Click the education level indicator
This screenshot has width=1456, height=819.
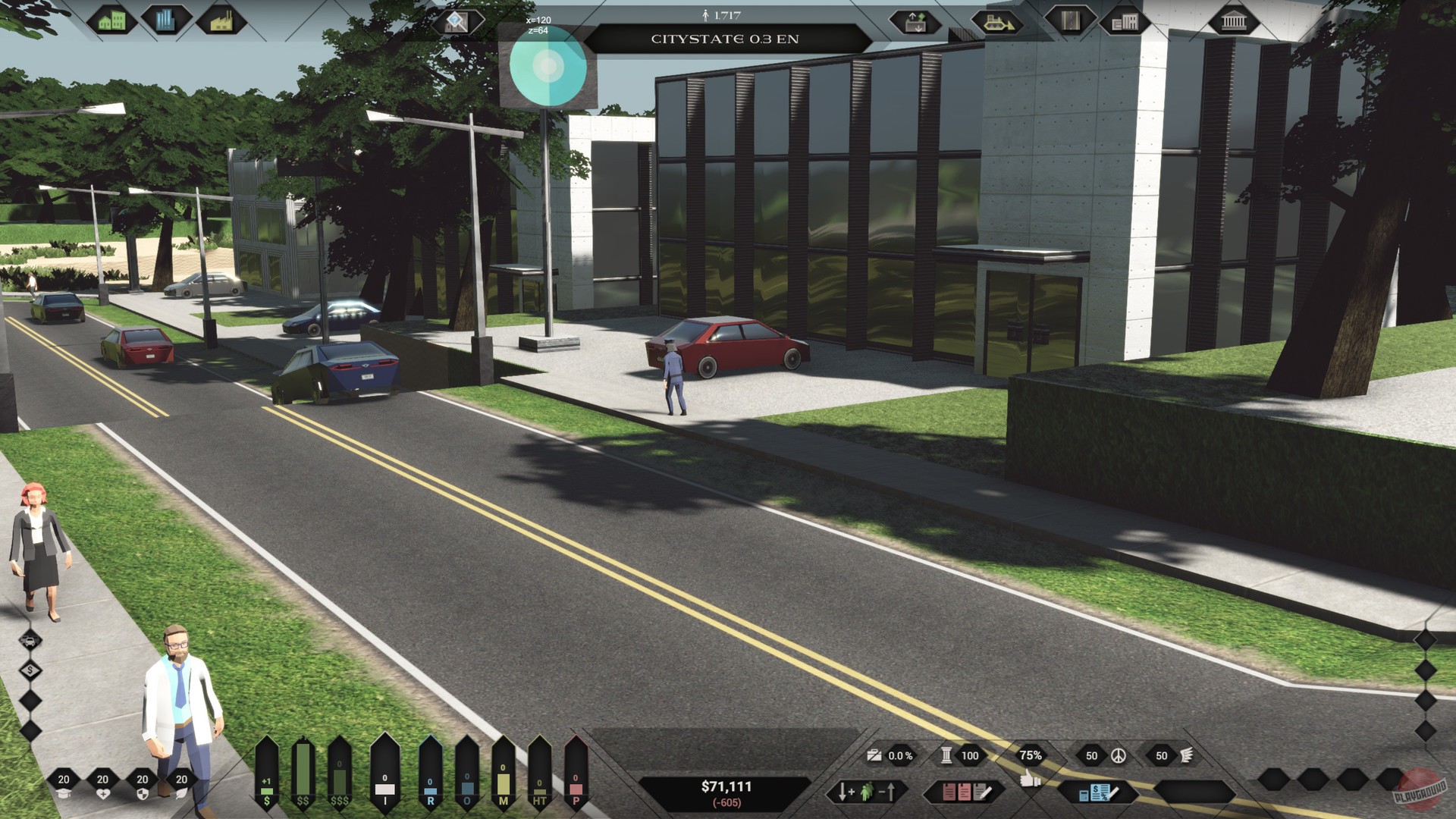click(64, 786)
